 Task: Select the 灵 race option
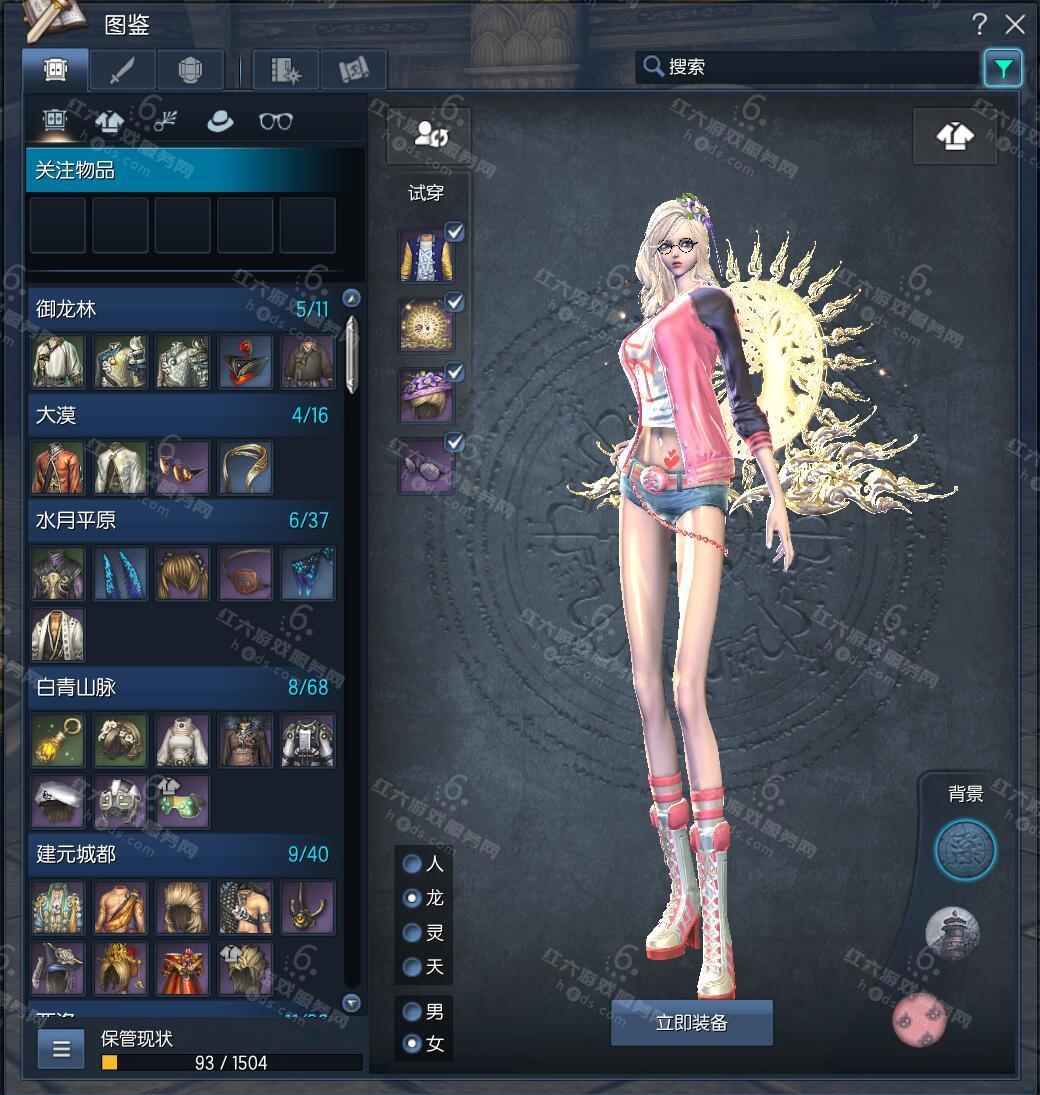coord(411,933)
